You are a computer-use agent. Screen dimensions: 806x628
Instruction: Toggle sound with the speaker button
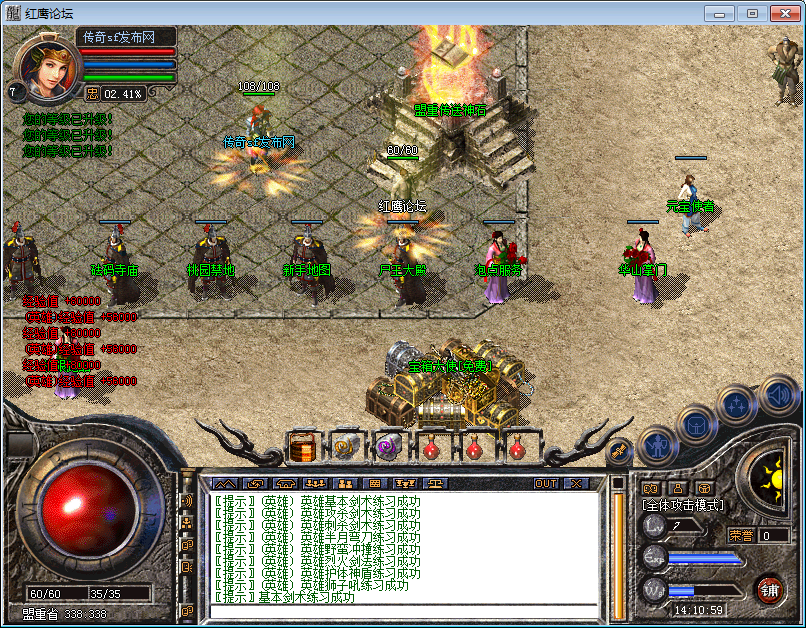click(x=777, y=394)
